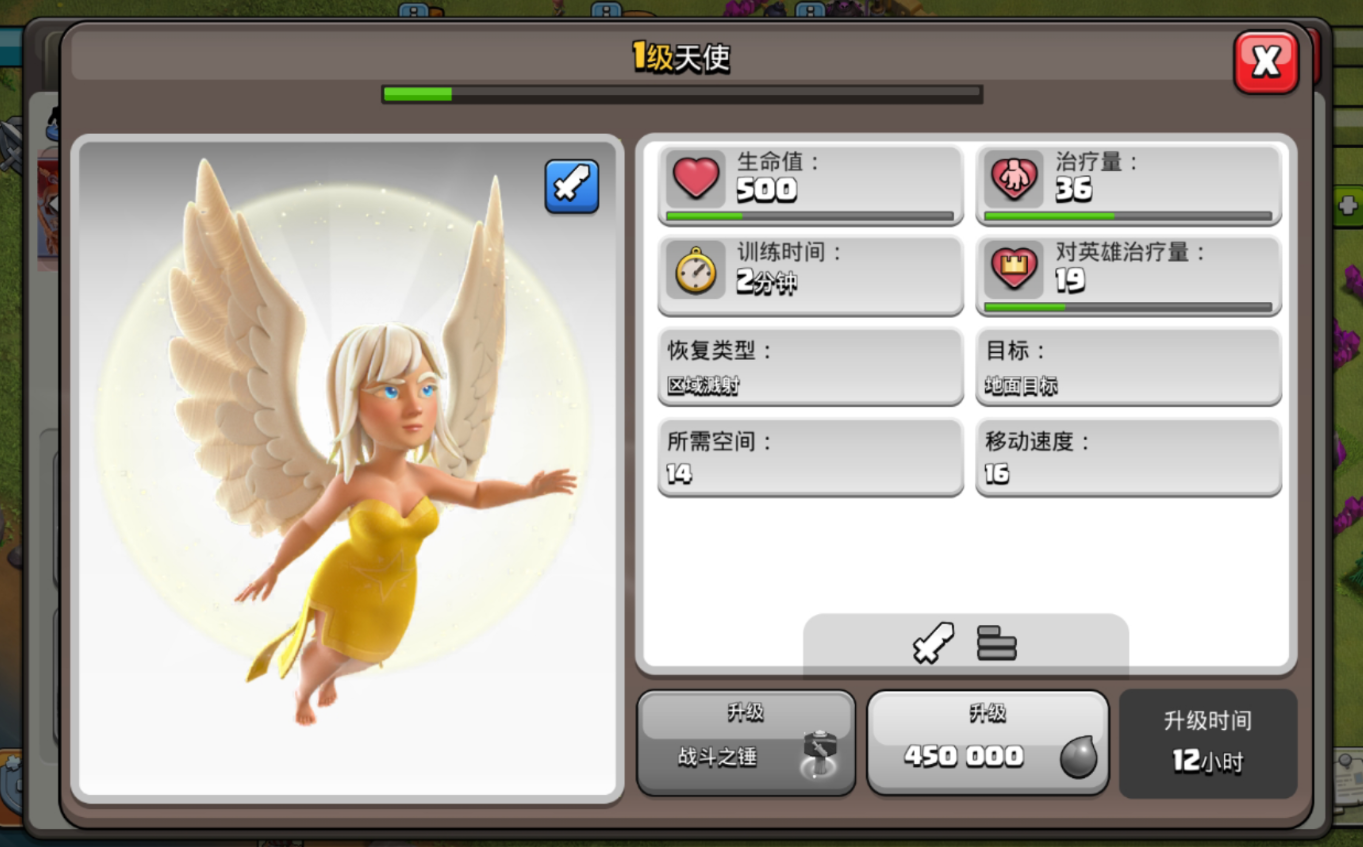
Task: Switch to the stacked bars list tab
Action: pyautogui.click(x=996, y=643)
